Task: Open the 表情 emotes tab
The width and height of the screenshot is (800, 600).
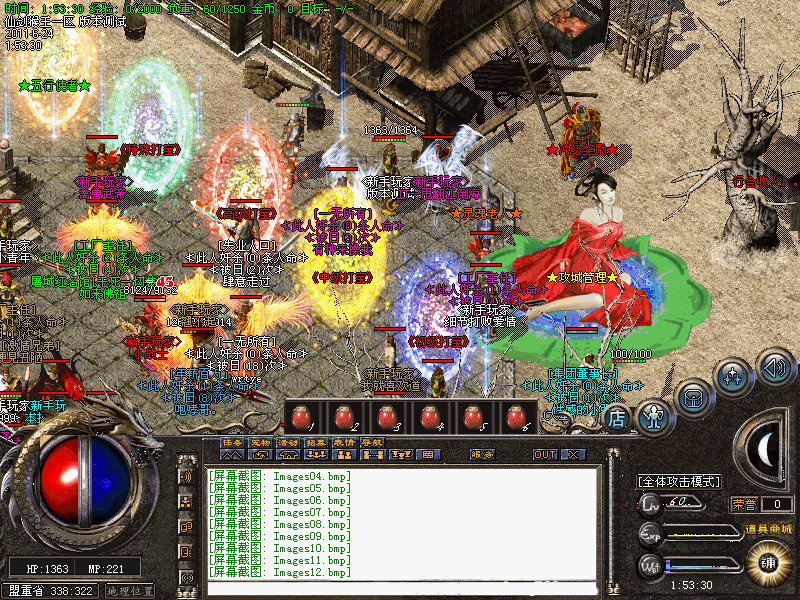Action: point(344,441)
